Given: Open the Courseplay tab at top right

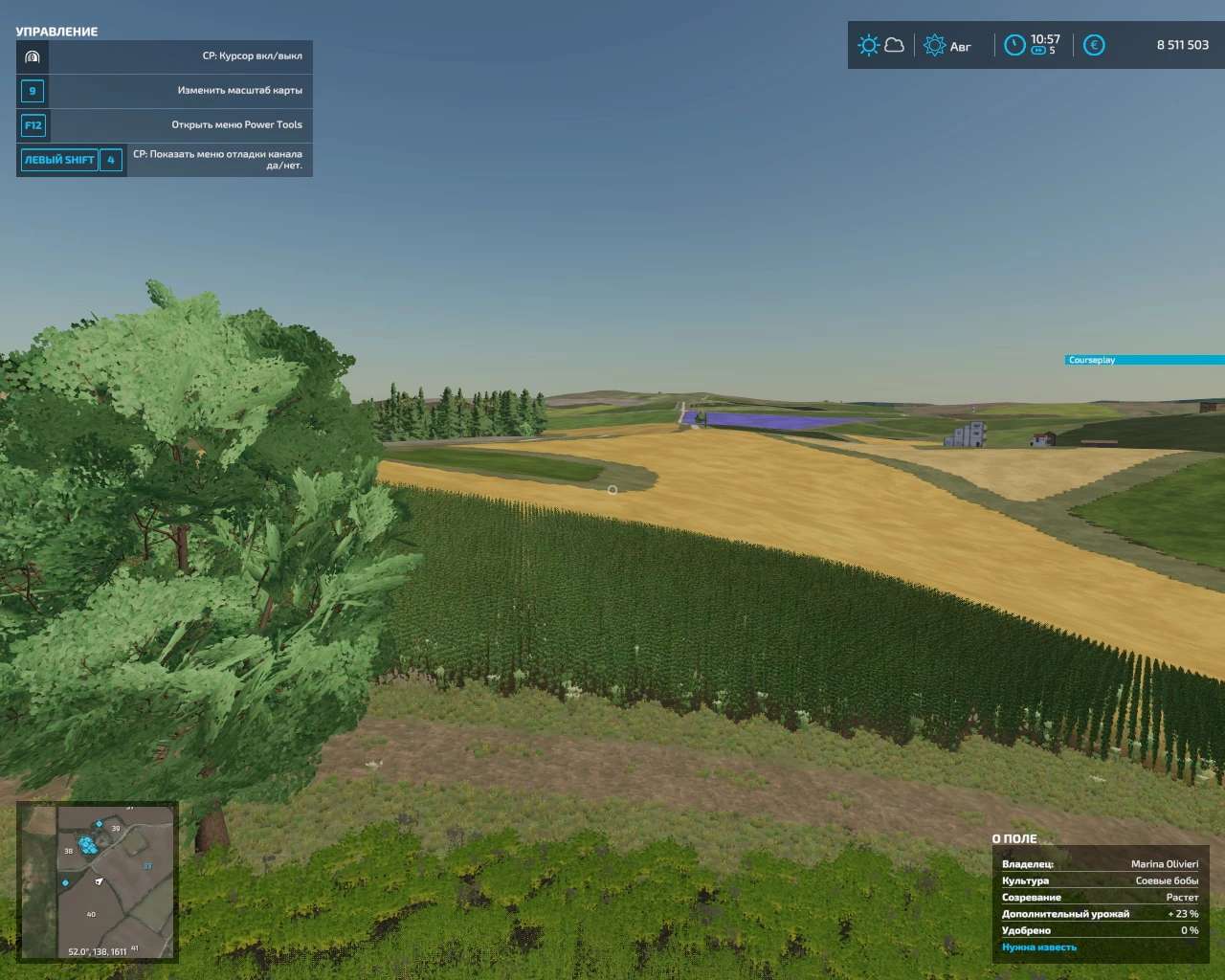Looking at the screenshot, I should (x=1146, y=361).
